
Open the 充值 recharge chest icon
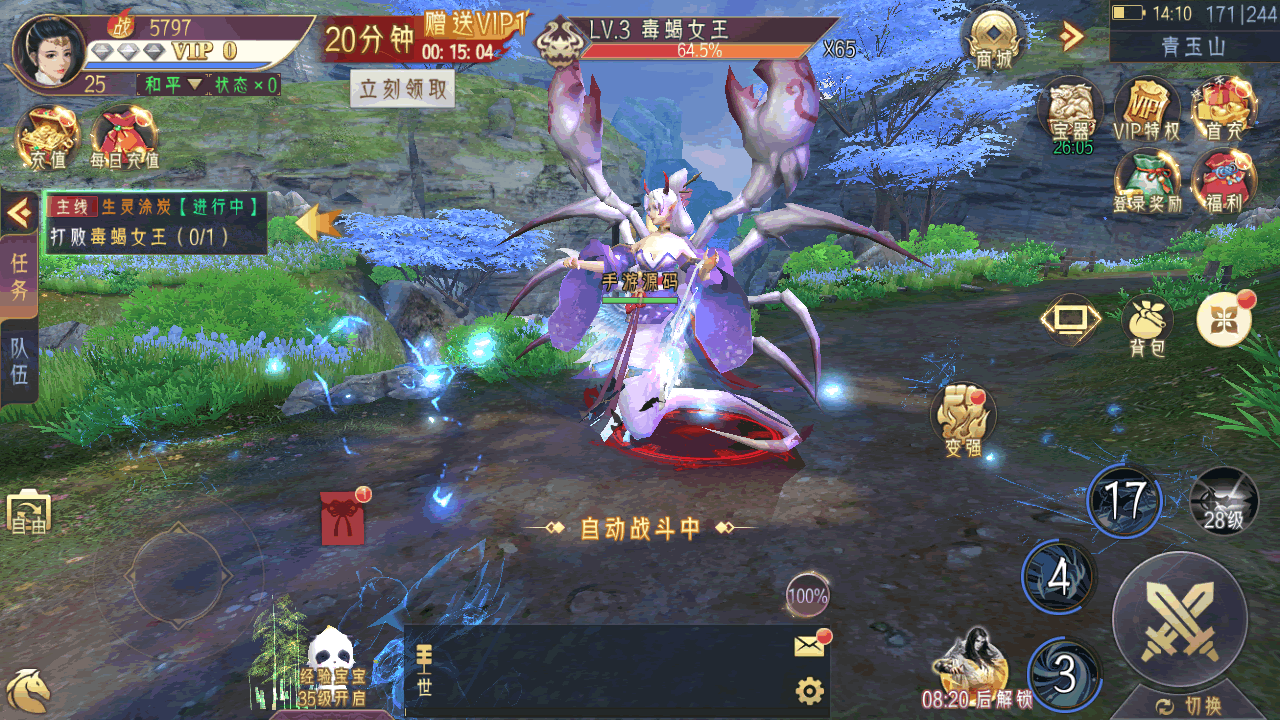[47, 135]
